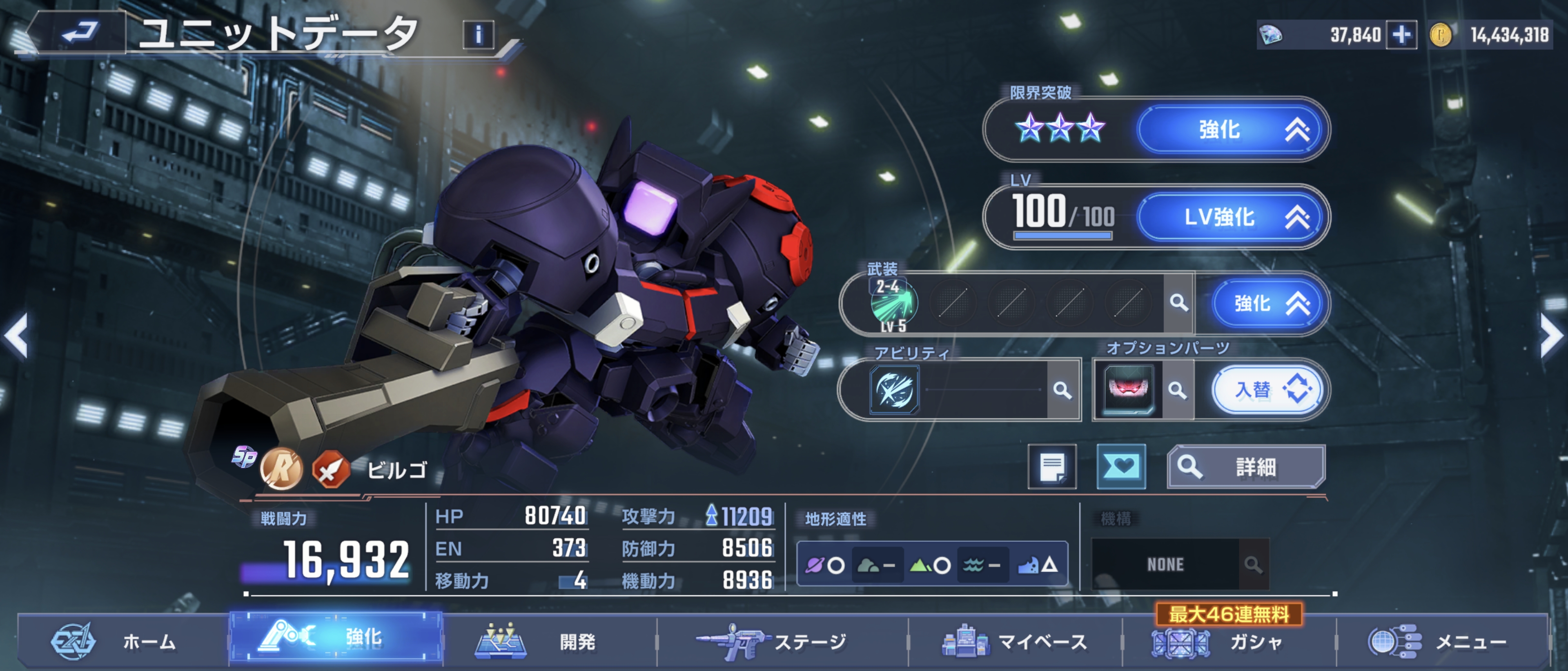Open the 詳細 details button
This screenshot has width=1568, height=671.
(x=1245, y=467)
